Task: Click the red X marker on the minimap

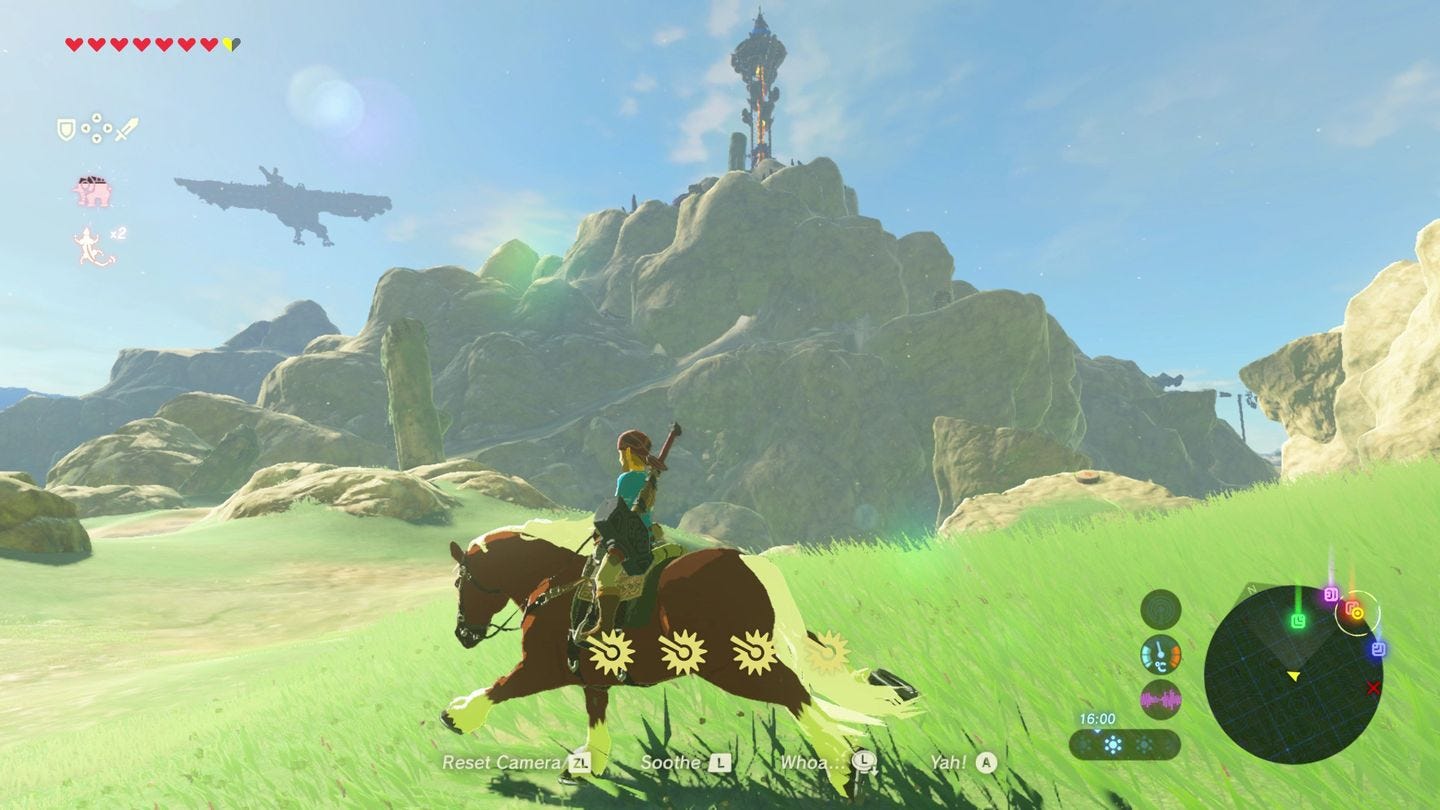Action: pyautogui.click(x=1373, y=688)
